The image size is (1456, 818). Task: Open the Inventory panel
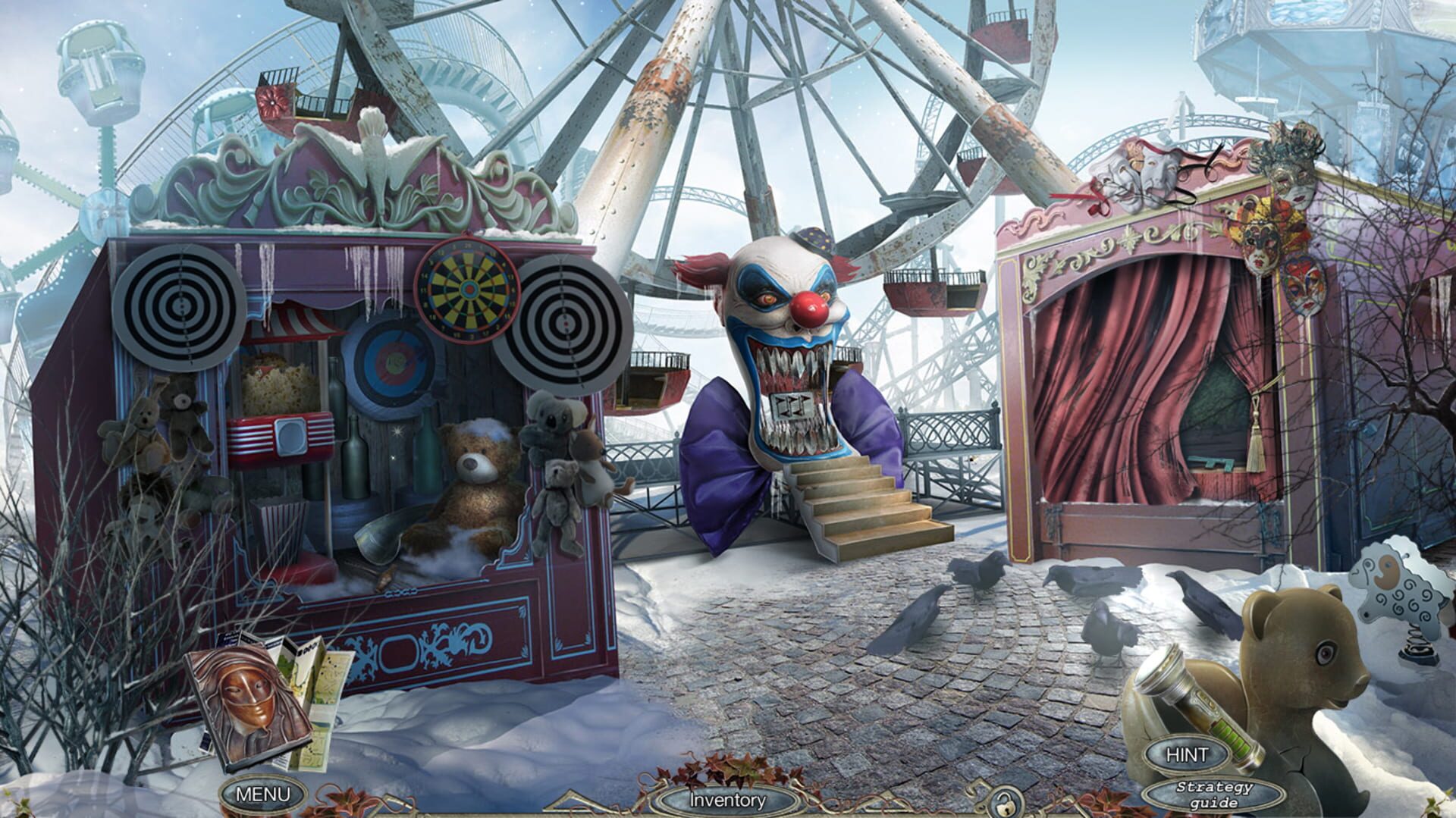[728, 798]
